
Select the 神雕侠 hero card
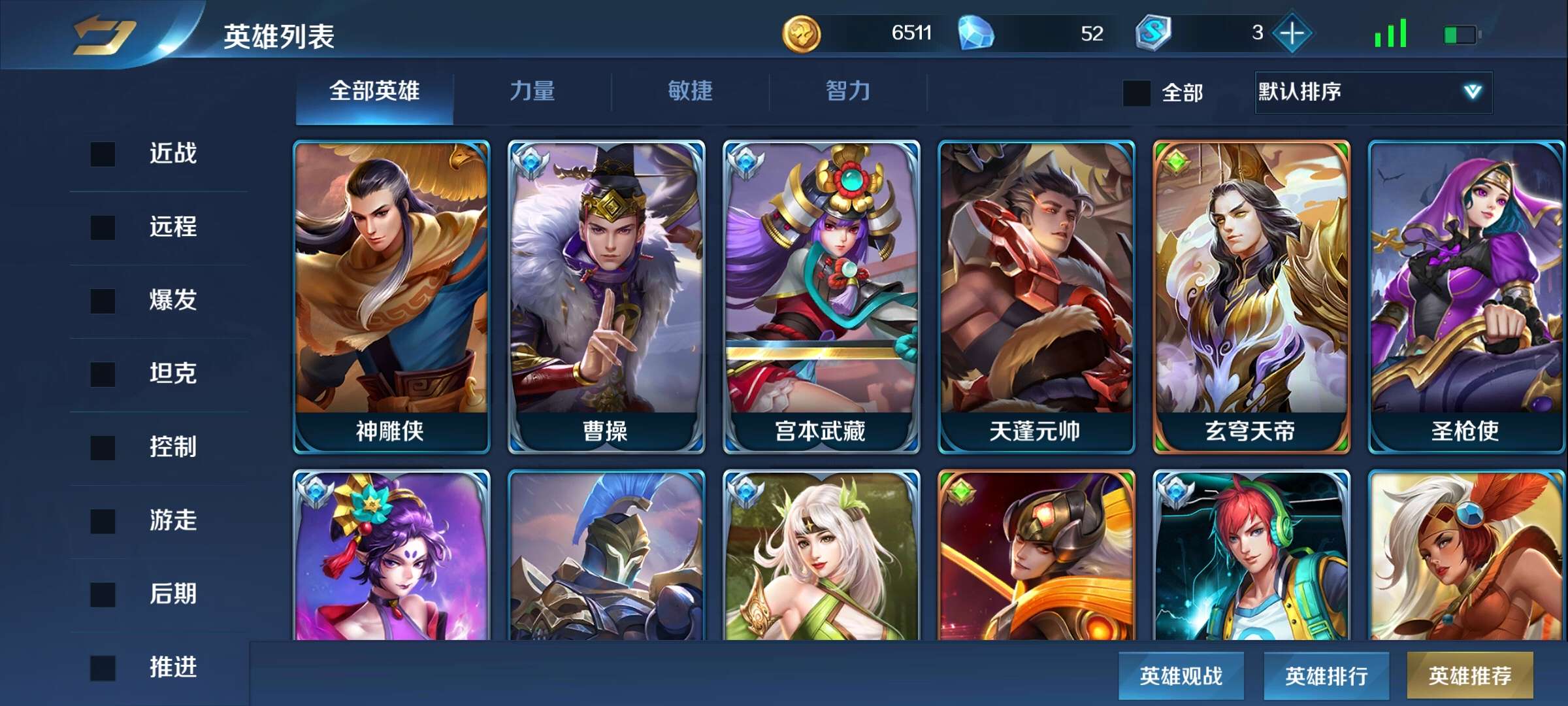pos(391,294)
